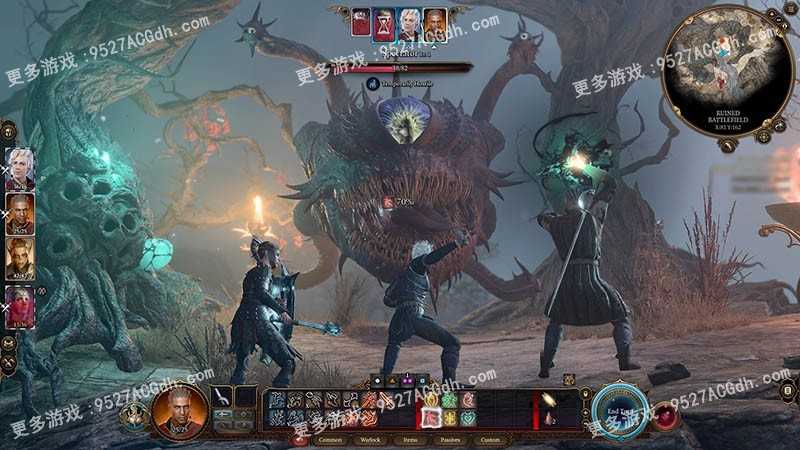800x450 pixels.
Task: Select the hourglass card in turn order
Action: click(x=383, y=22)
